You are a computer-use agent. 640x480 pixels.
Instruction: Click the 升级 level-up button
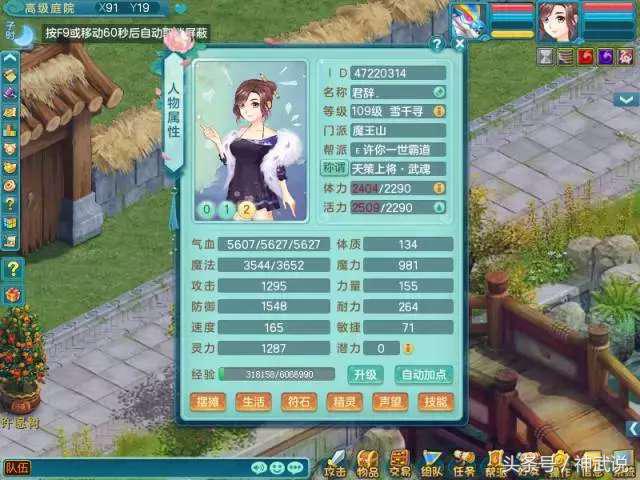364,375
